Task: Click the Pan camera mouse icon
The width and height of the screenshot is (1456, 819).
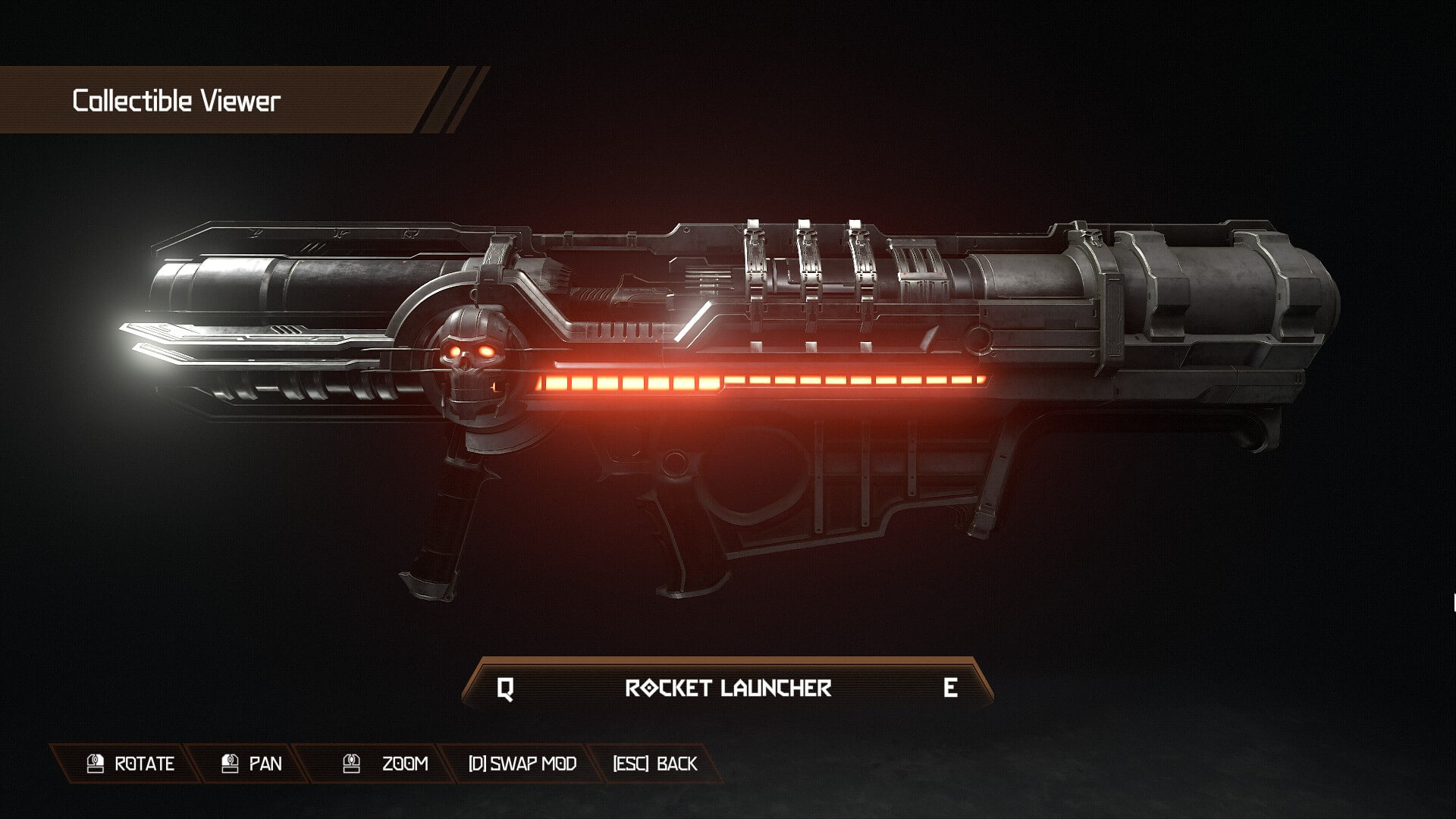Action: click(224, 764)
